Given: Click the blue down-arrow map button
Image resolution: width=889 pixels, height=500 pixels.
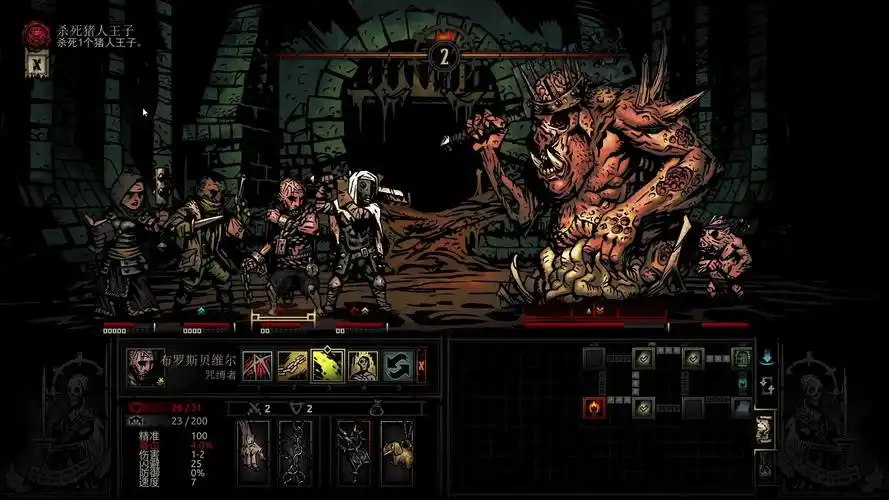Looking at the screenshot, I should [x=767, y=357].
